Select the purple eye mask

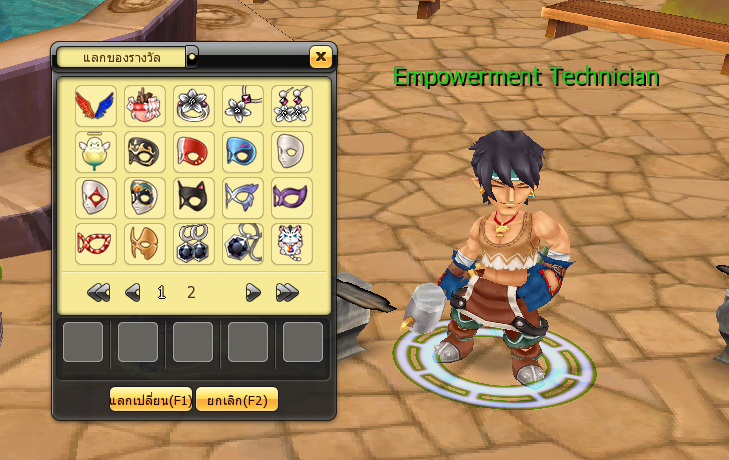pos(291,197)
